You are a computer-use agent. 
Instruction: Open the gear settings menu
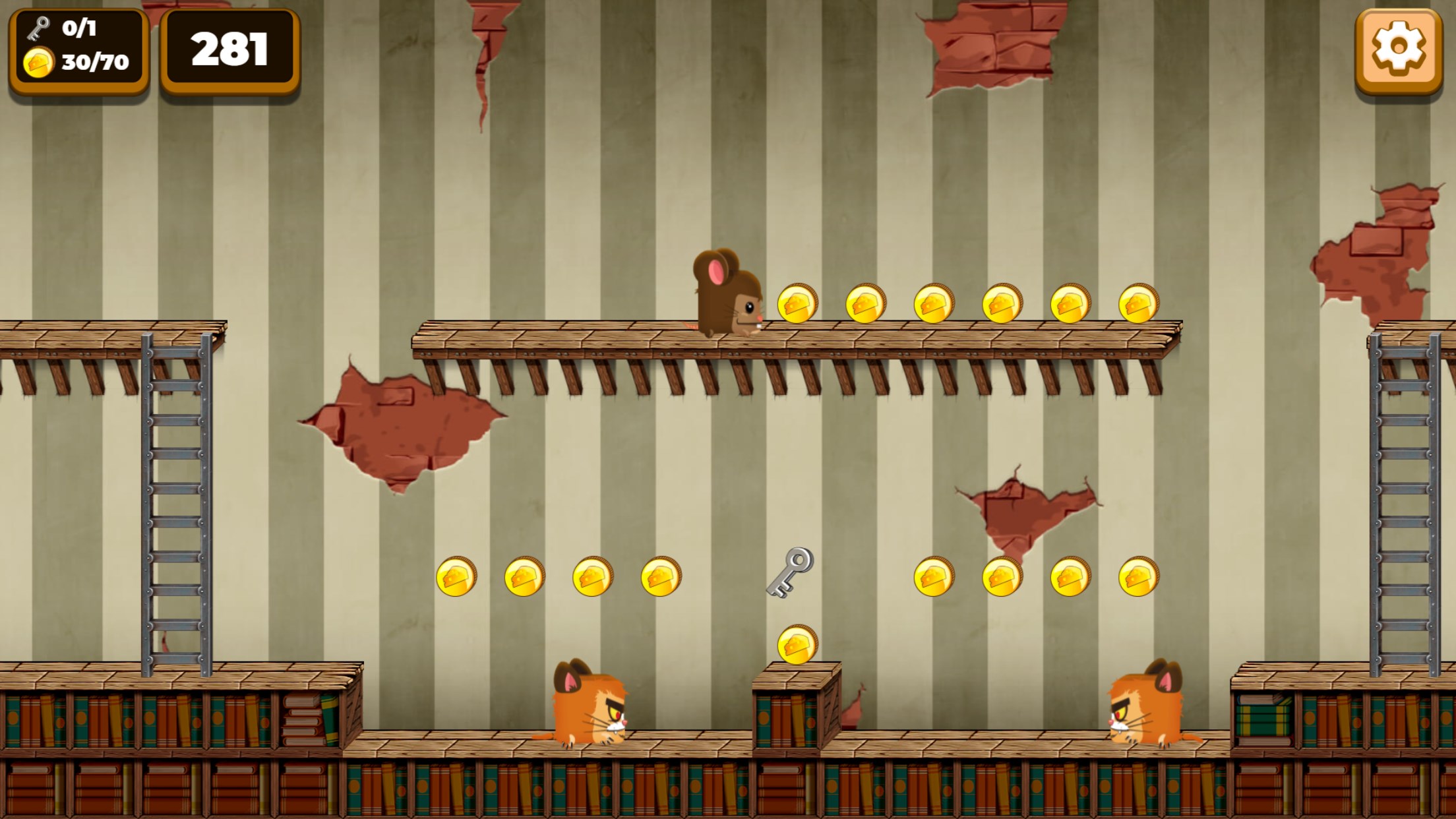[1398, 49]
